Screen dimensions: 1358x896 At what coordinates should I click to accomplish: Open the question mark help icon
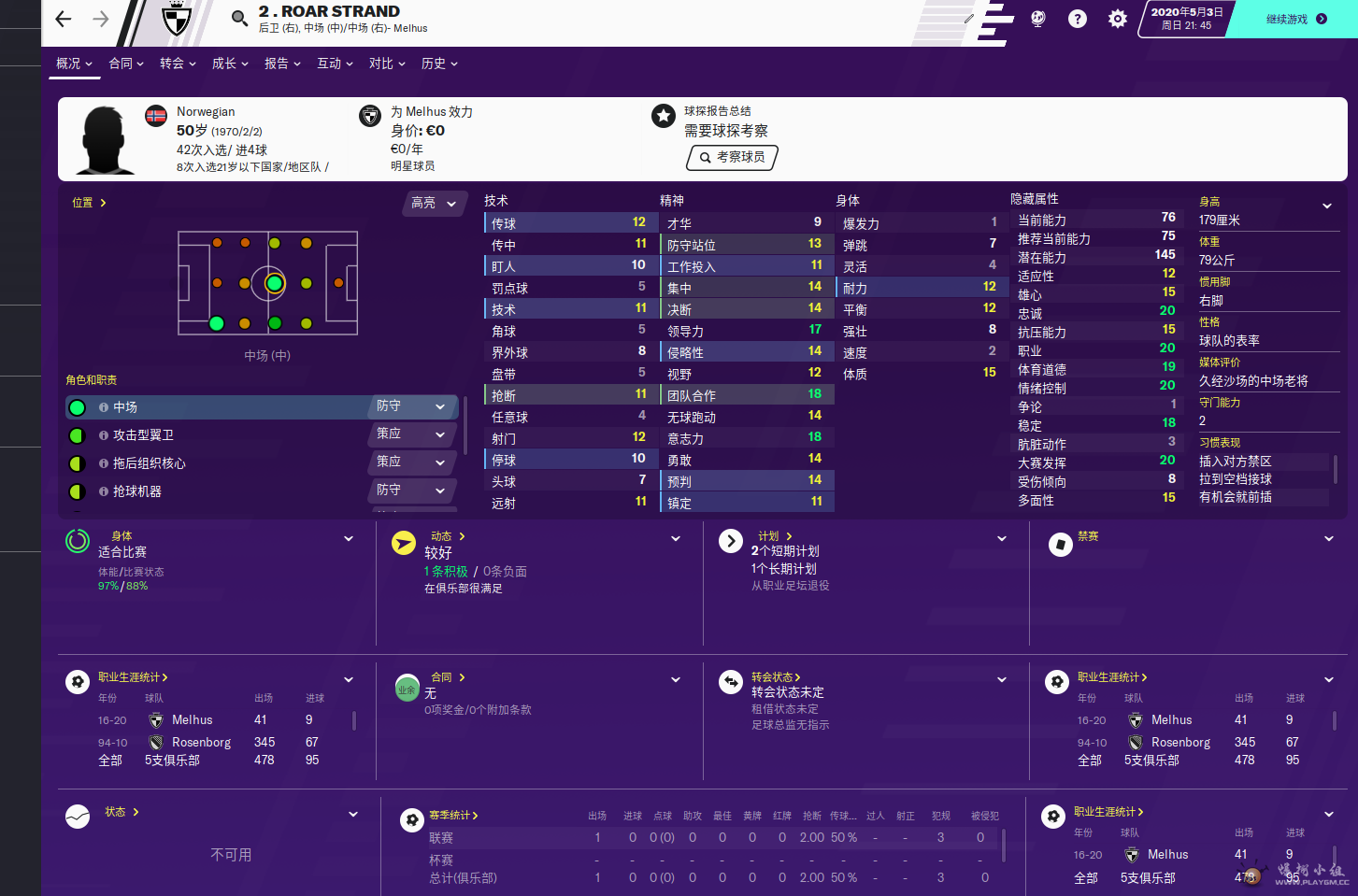(1078, 19)
